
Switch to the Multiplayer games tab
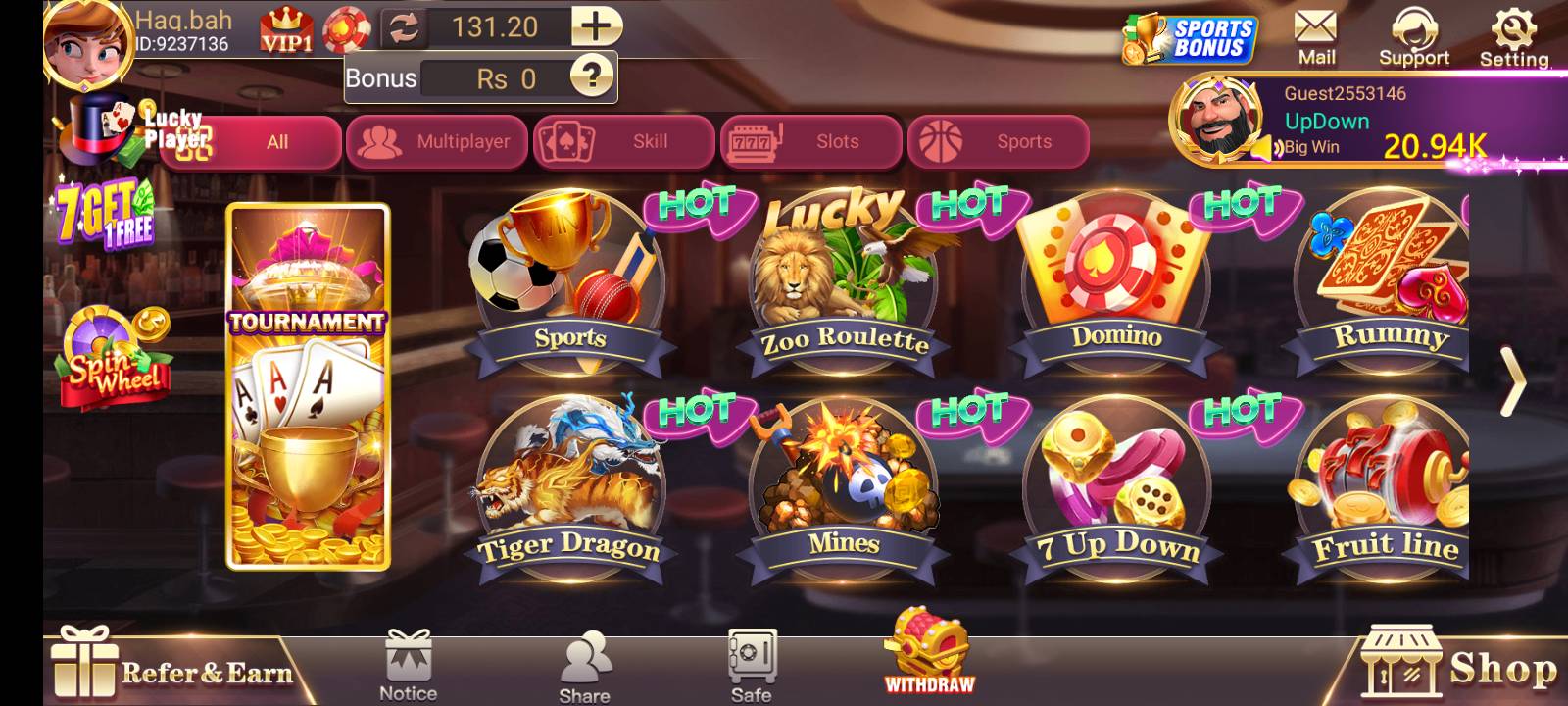(x=437, y=141)
